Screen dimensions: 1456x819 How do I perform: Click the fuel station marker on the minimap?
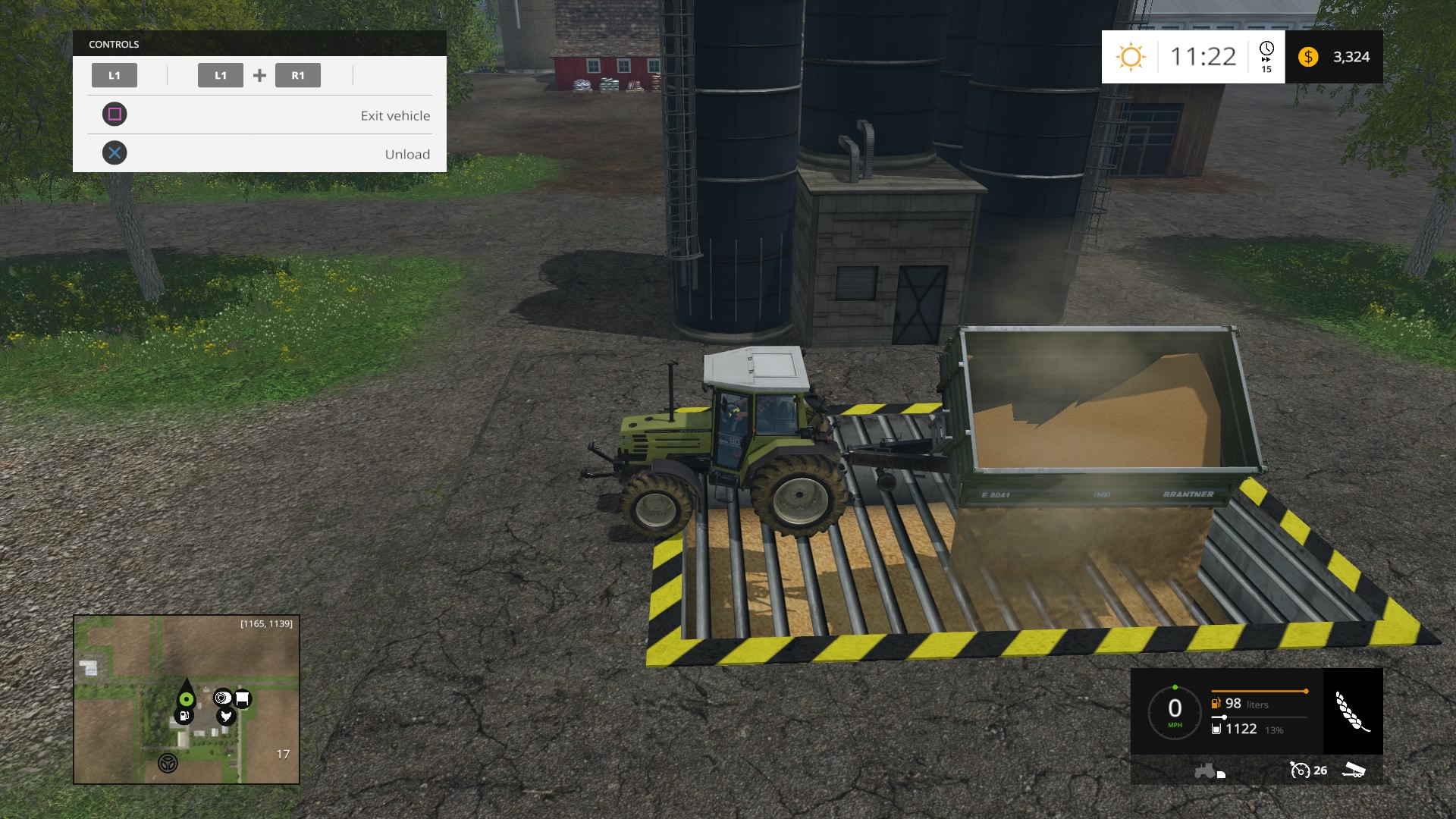coord(184,717)
